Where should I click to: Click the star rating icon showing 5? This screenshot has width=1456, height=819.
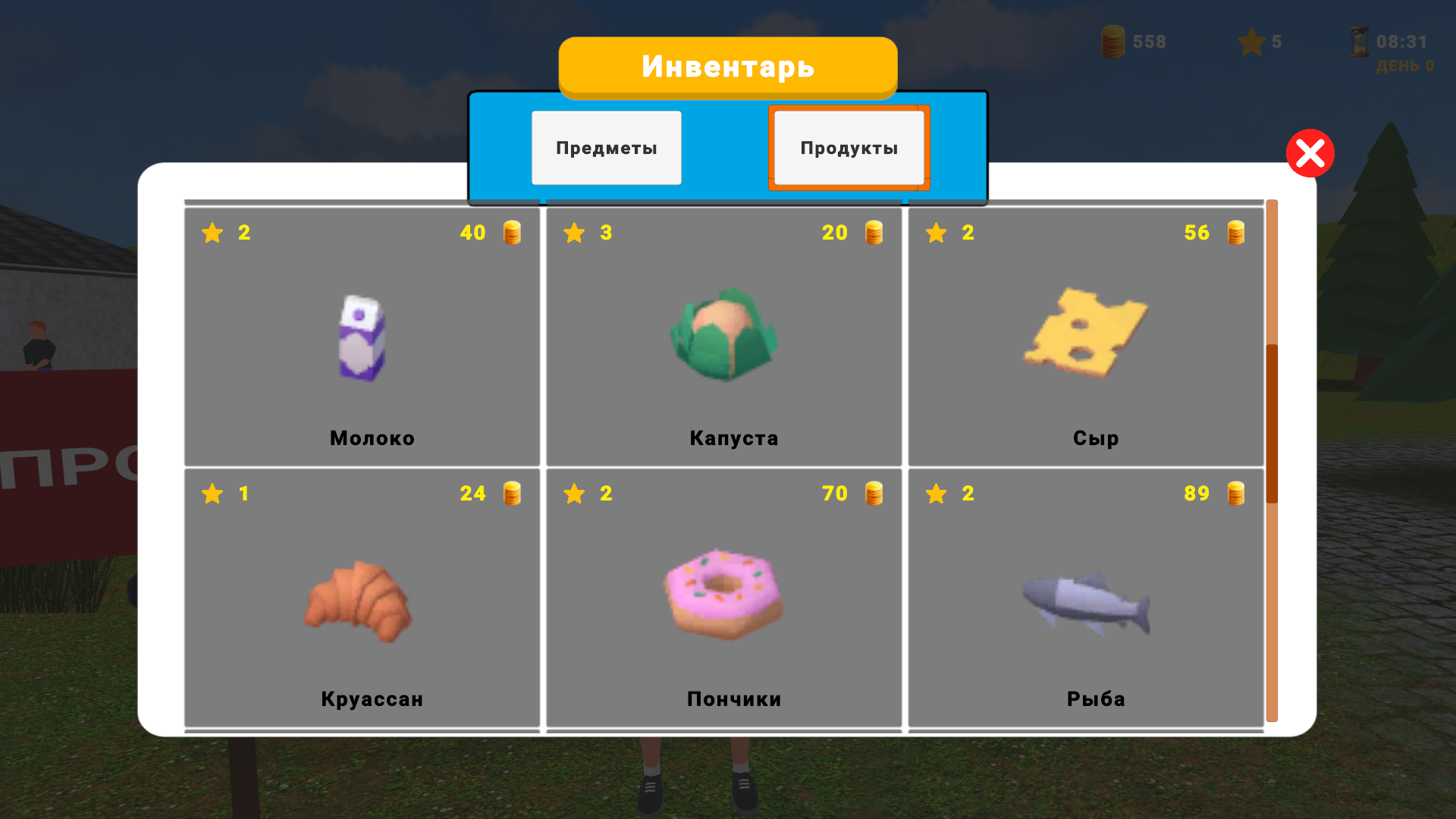1251,42
